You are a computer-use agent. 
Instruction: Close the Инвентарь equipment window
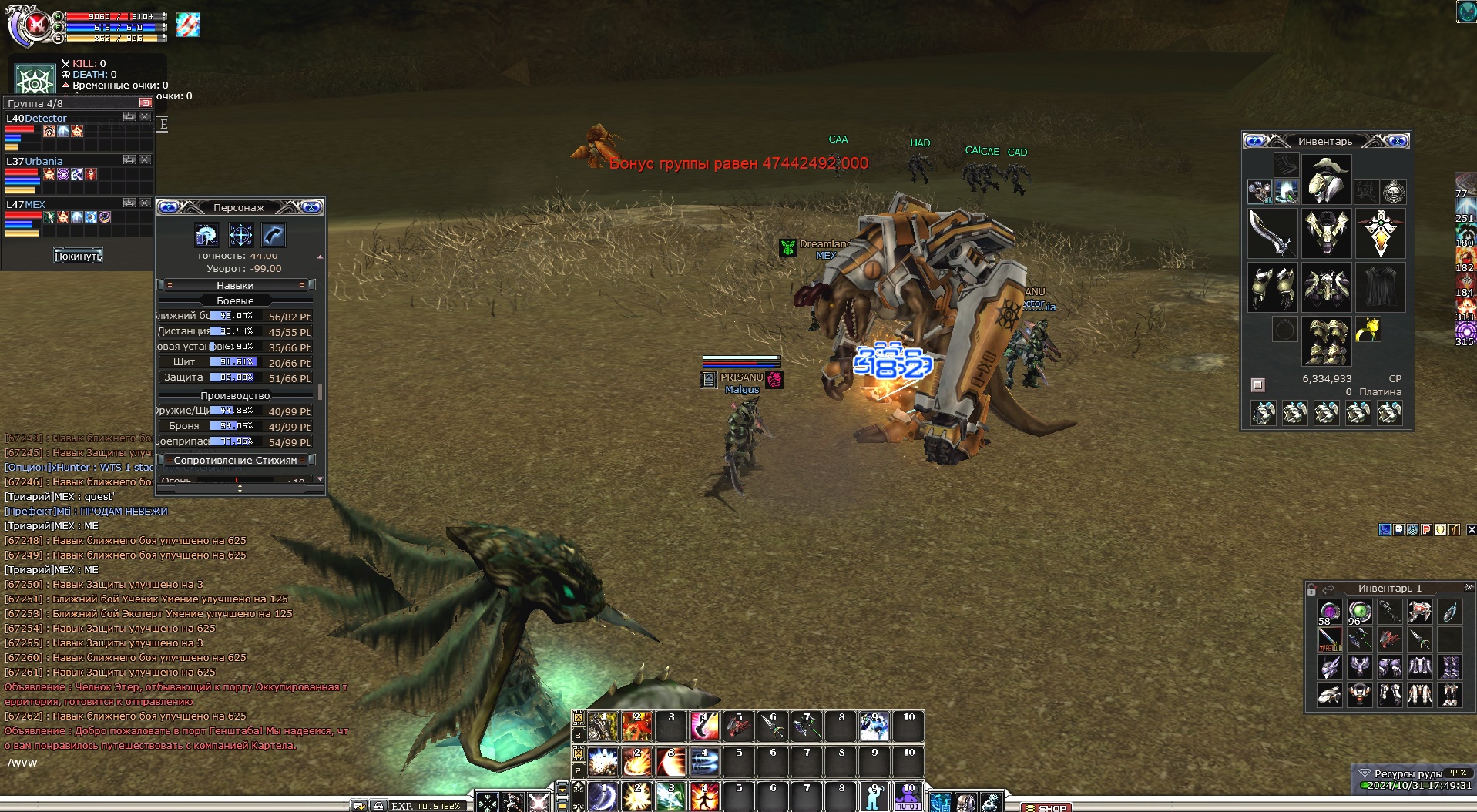1398,141
